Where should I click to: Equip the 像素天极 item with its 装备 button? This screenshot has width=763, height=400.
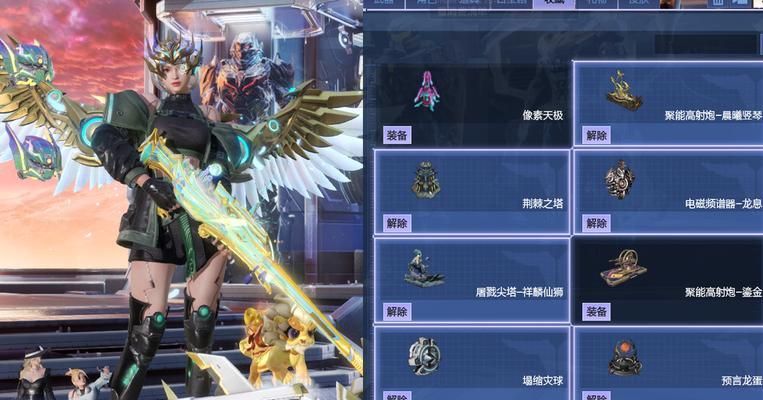tap(396, 135)
